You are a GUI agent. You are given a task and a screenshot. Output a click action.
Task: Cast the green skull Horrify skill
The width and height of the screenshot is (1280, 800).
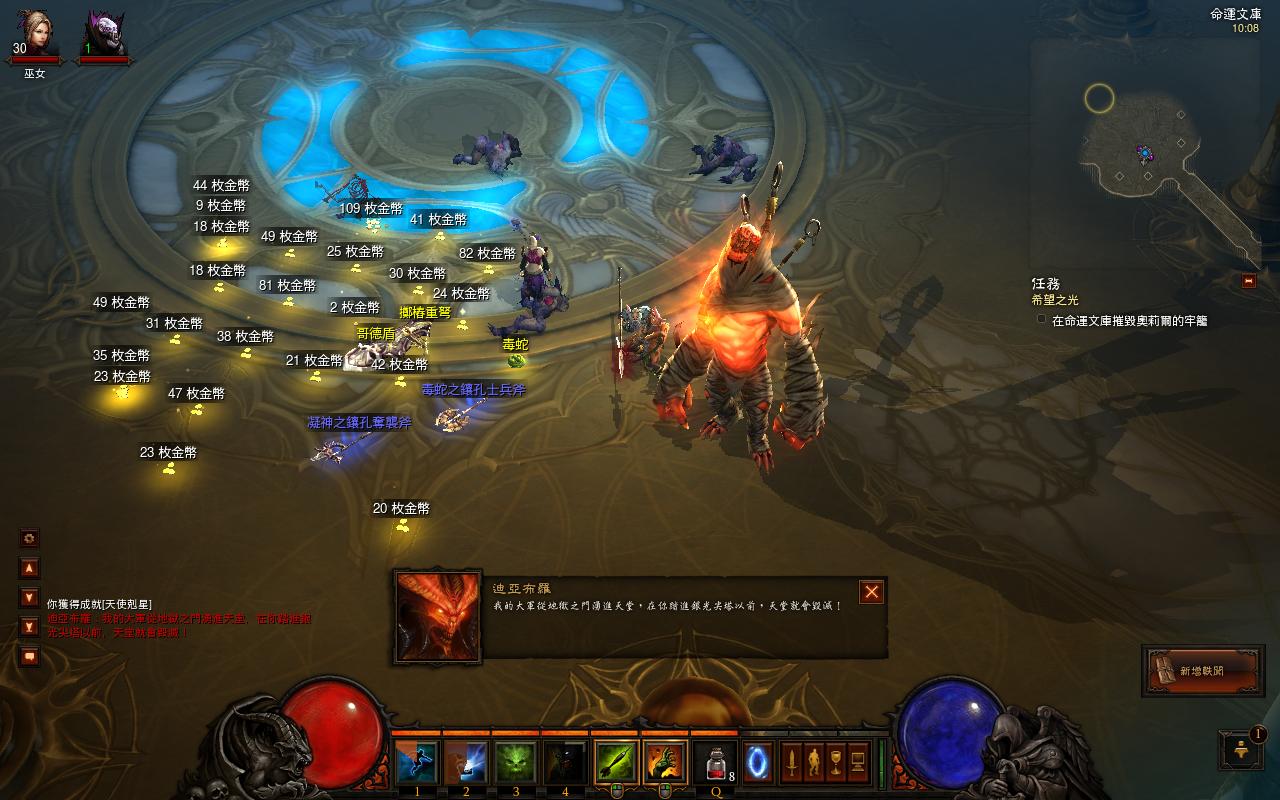pos(515,762)
